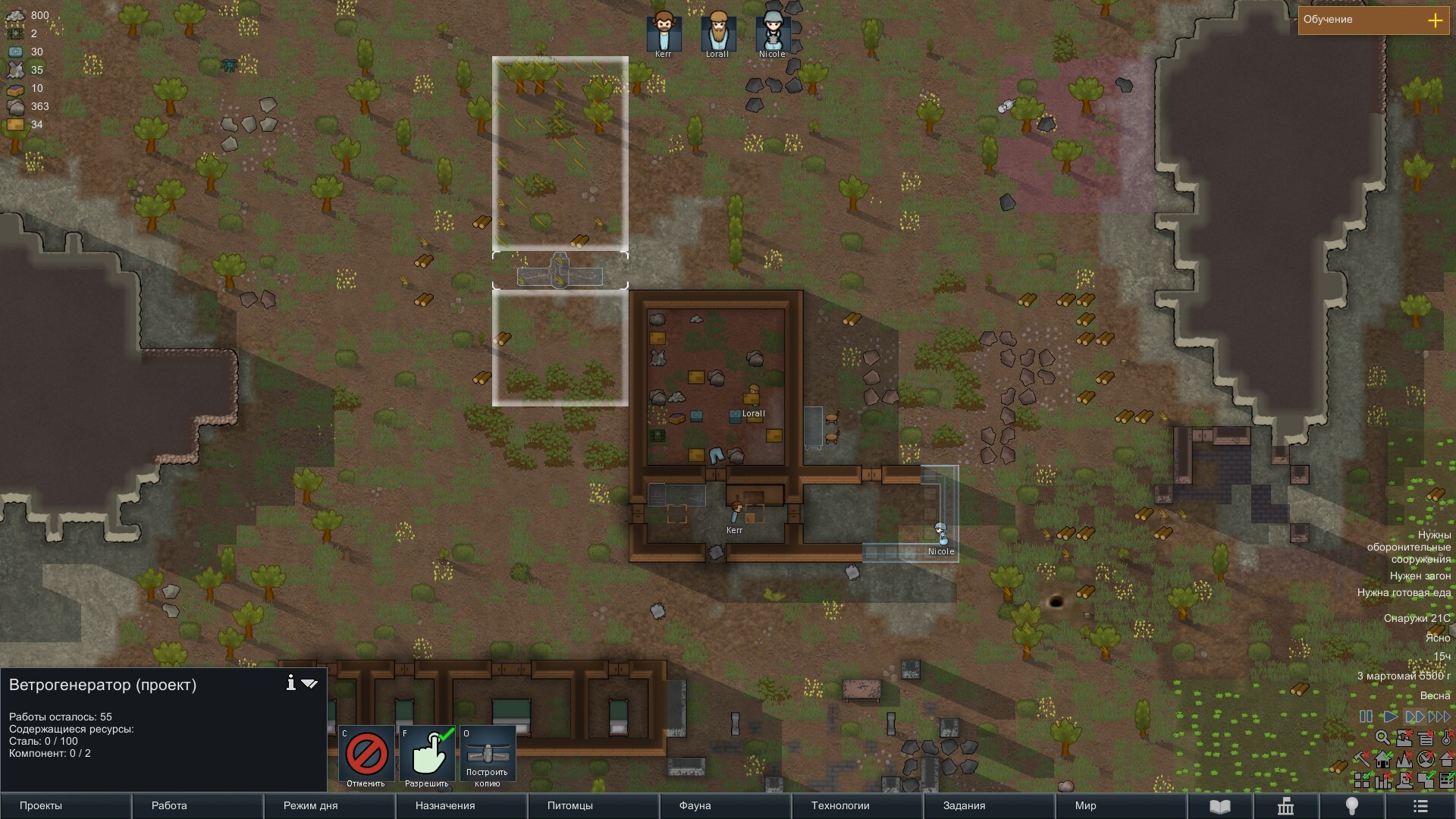This screenshot has width=1456, height=819.
Task: Select colonist Kerr's portrait
Action: [x=664, y=33]
